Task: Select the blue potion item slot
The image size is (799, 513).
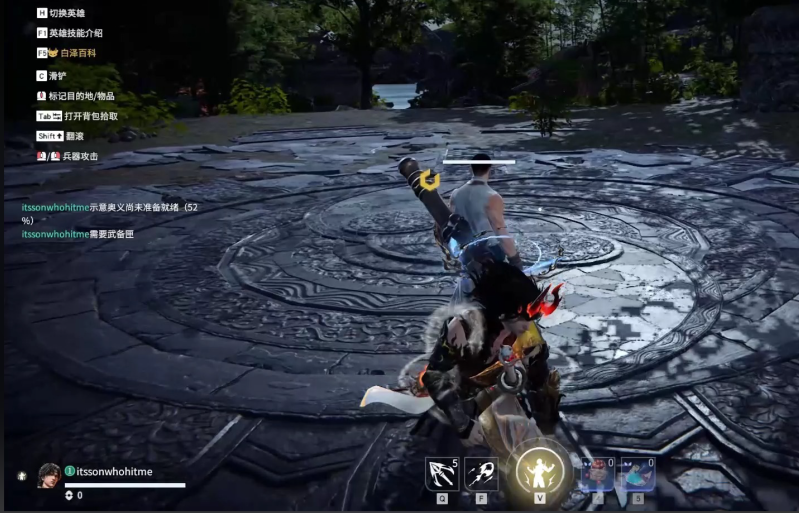Action: point(638,473)
